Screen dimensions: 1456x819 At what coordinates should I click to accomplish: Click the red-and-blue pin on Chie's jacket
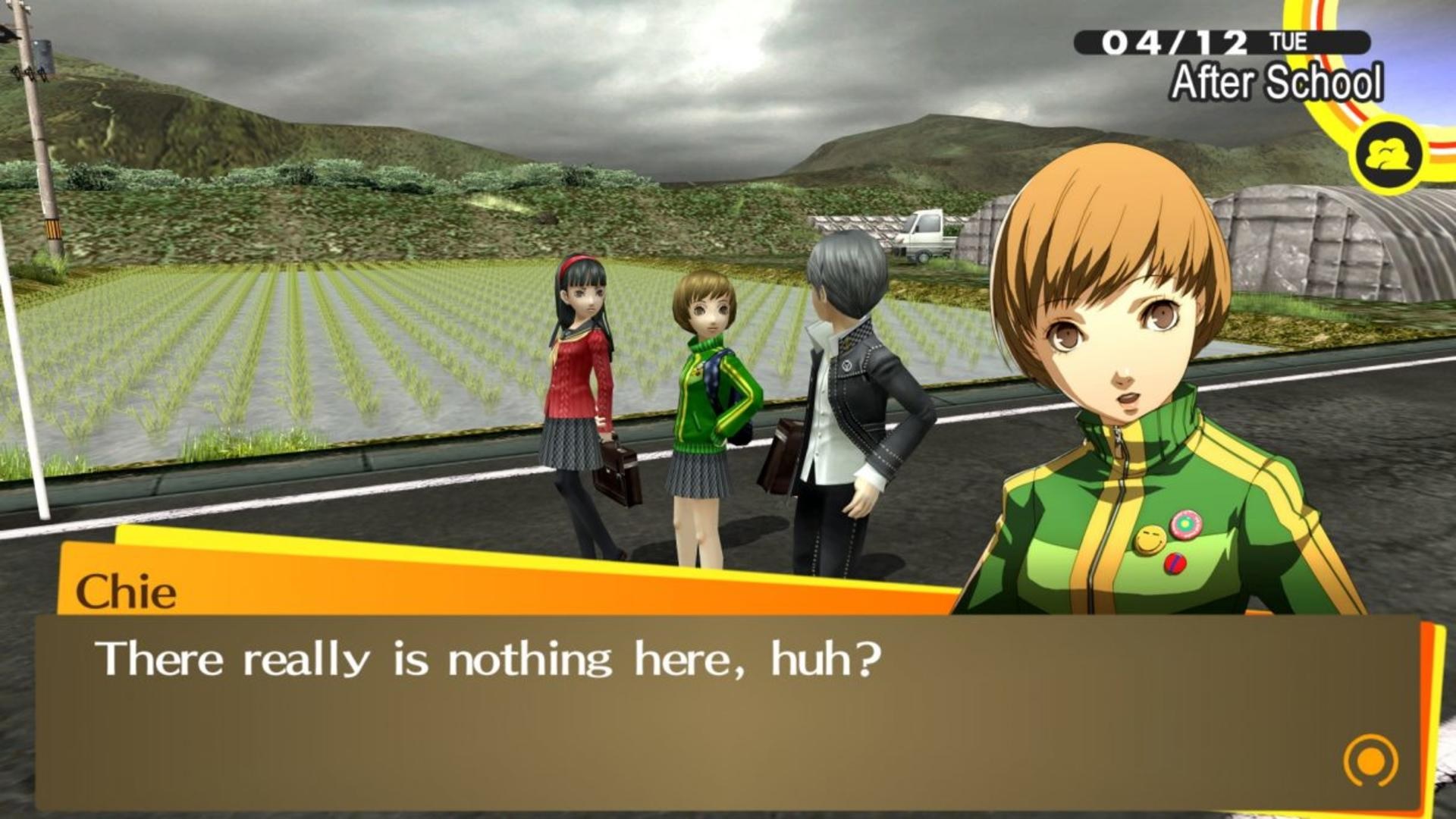(x=1175, y=564)
